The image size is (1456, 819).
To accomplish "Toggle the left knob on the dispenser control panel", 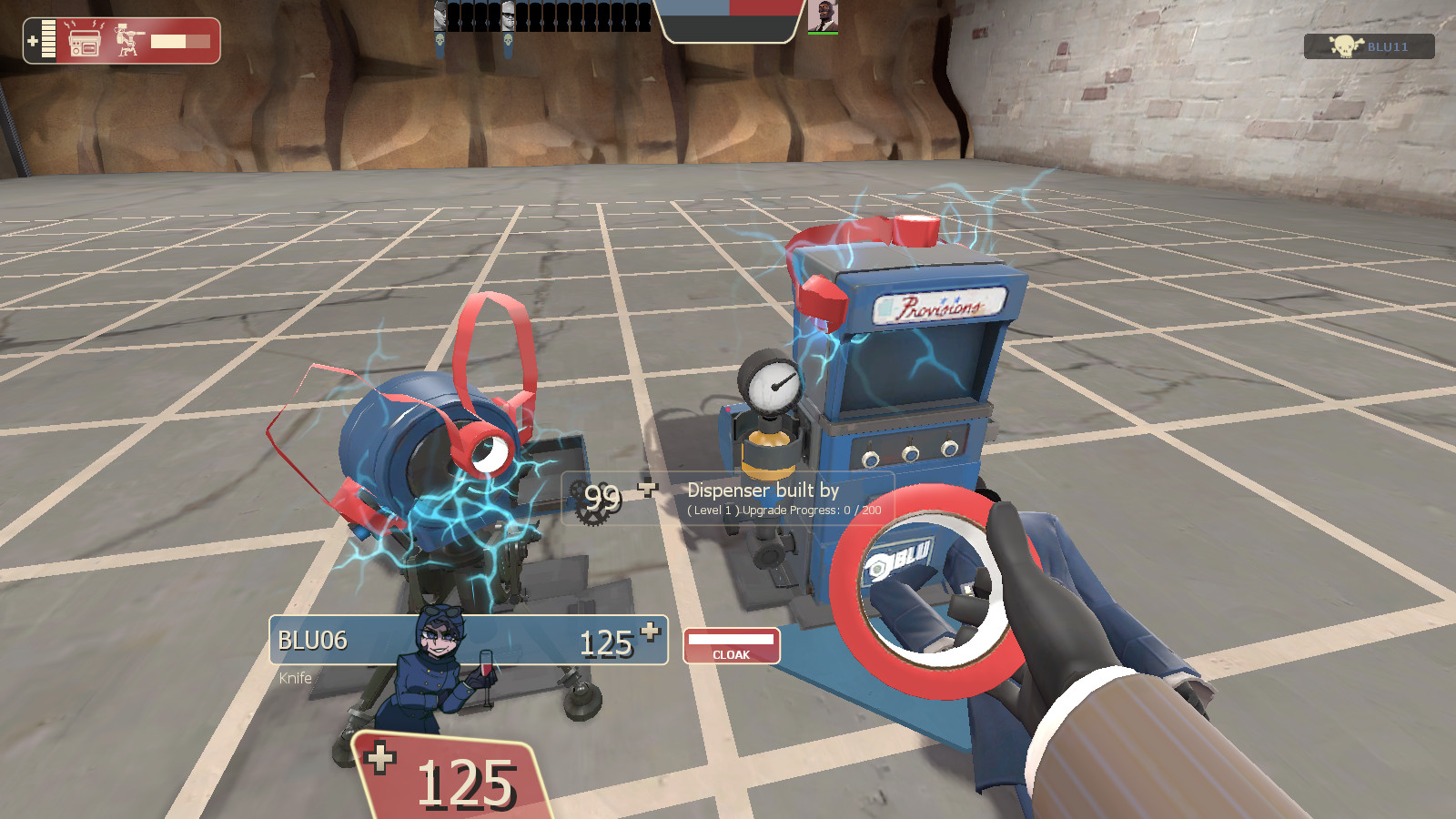I will click(x=872, y=458).
